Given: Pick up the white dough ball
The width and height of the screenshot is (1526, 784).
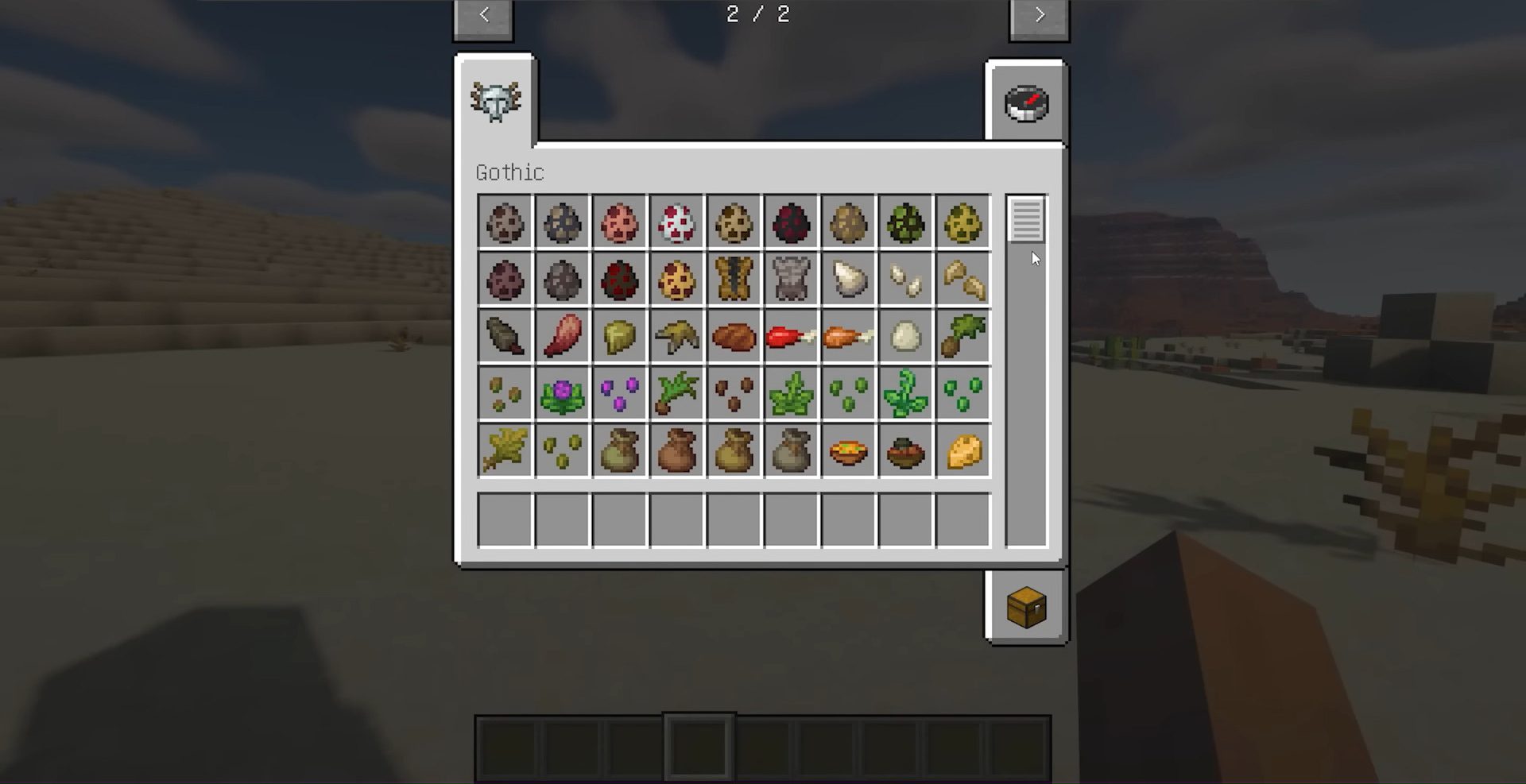Looking at the screenshot, I should [x=905, y=336].
